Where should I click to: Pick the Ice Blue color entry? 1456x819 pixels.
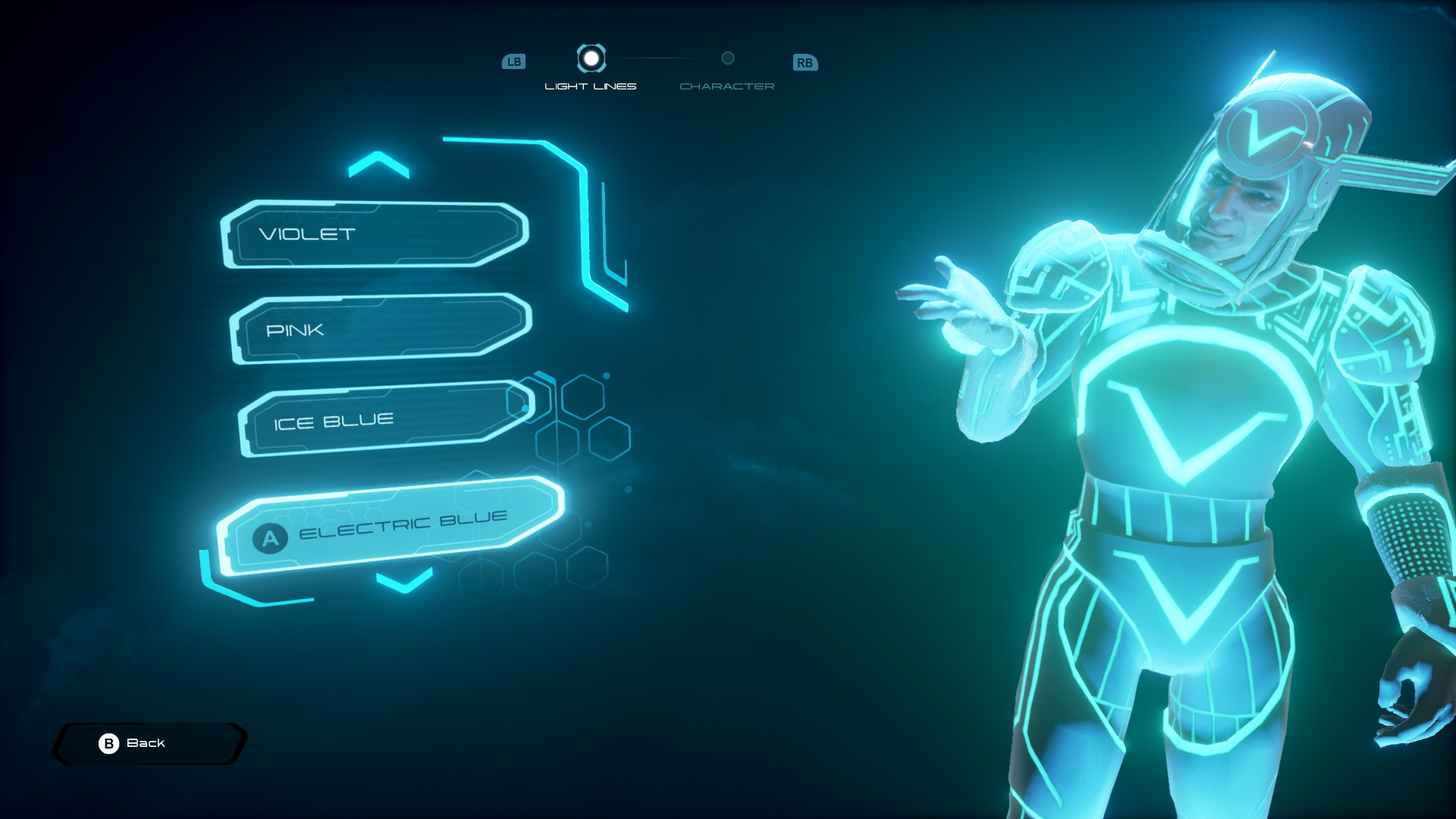[385, 419]
